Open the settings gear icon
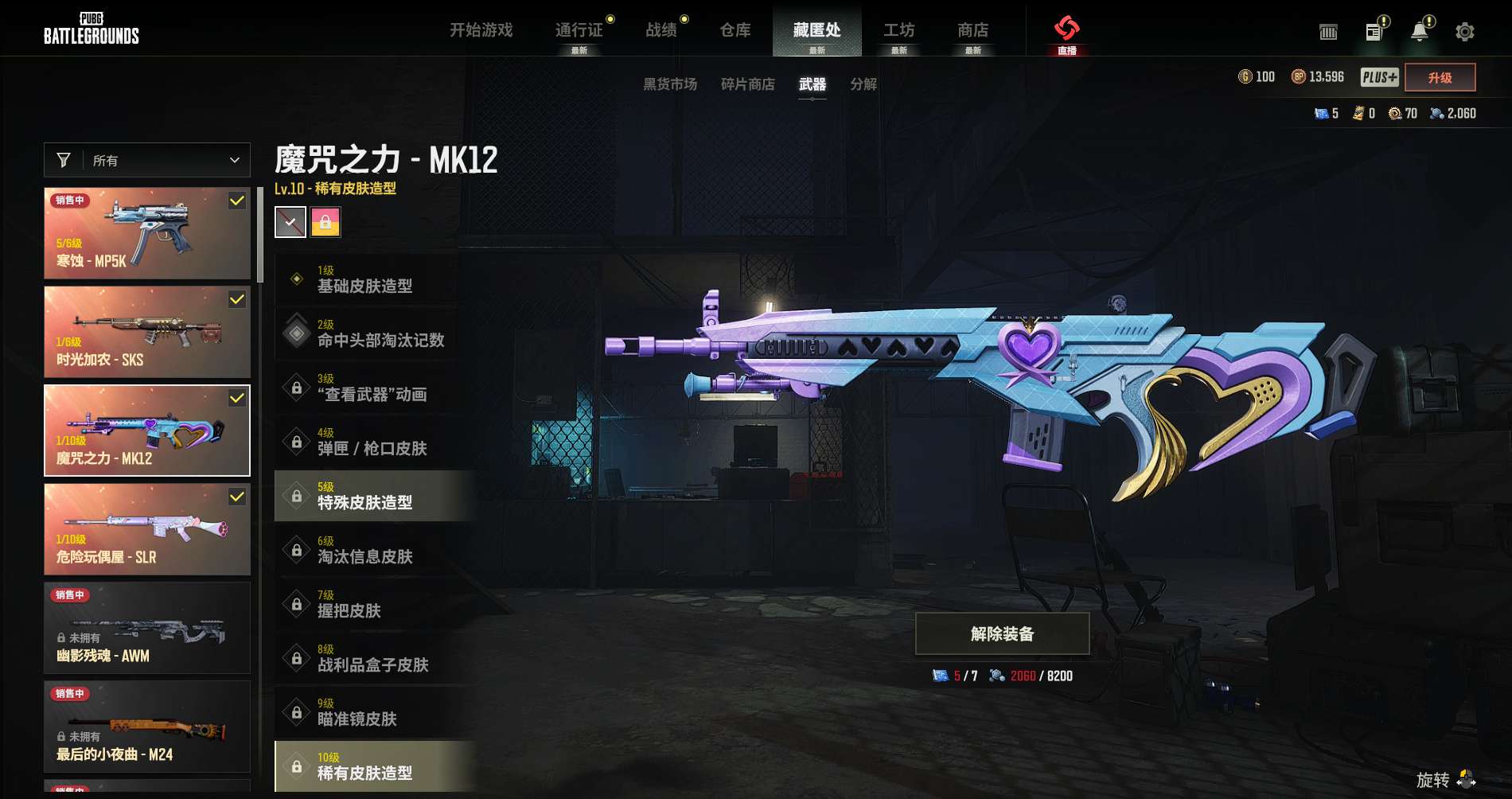 pos(1464,32)
